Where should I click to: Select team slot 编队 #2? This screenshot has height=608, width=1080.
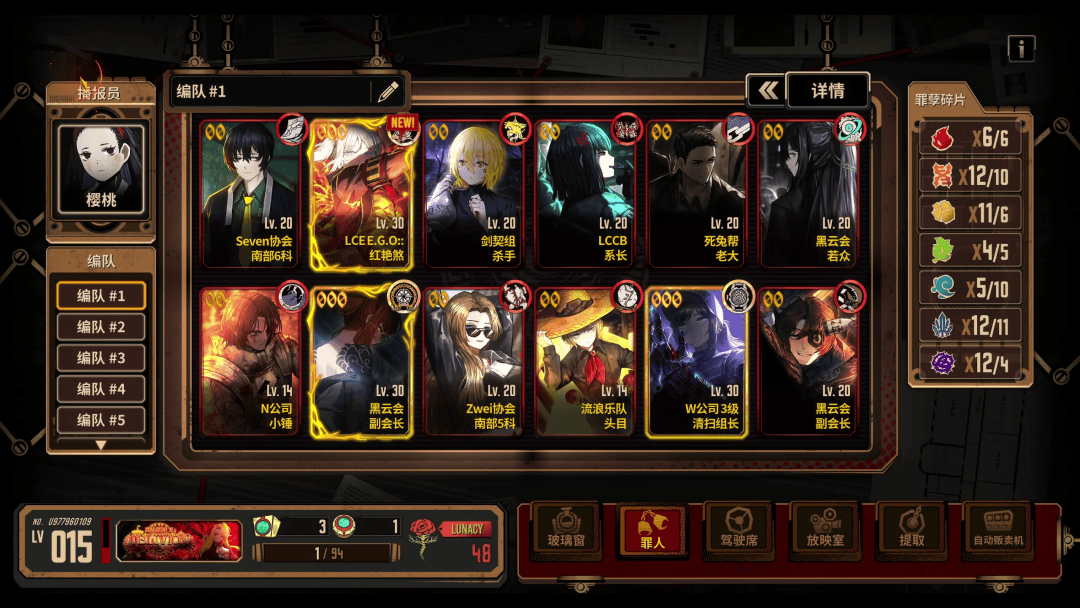pos(101,327)
